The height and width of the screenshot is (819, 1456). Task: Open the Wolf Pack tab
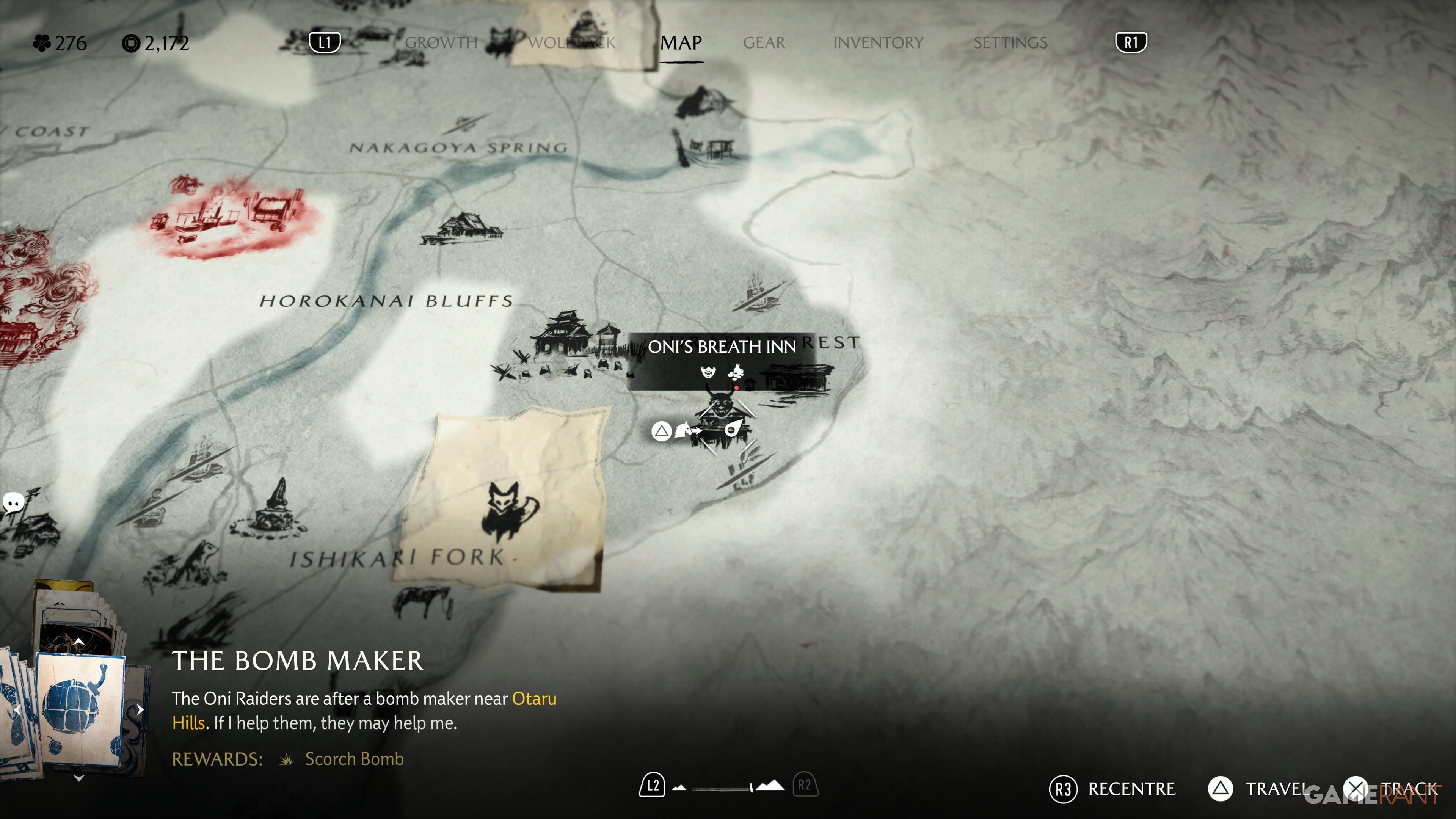point(571,43)
